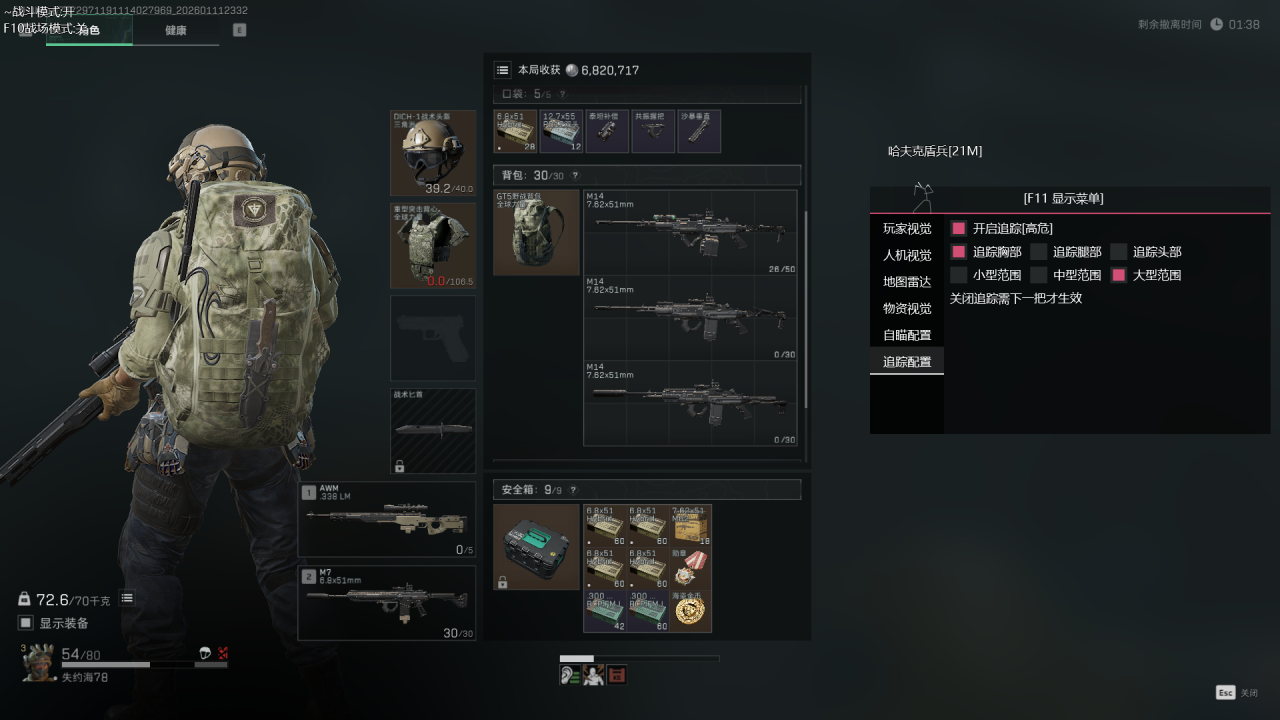Pick the 泰坦补偿 attachment in pockets
1280x720 pixels.
coord(607,131)
